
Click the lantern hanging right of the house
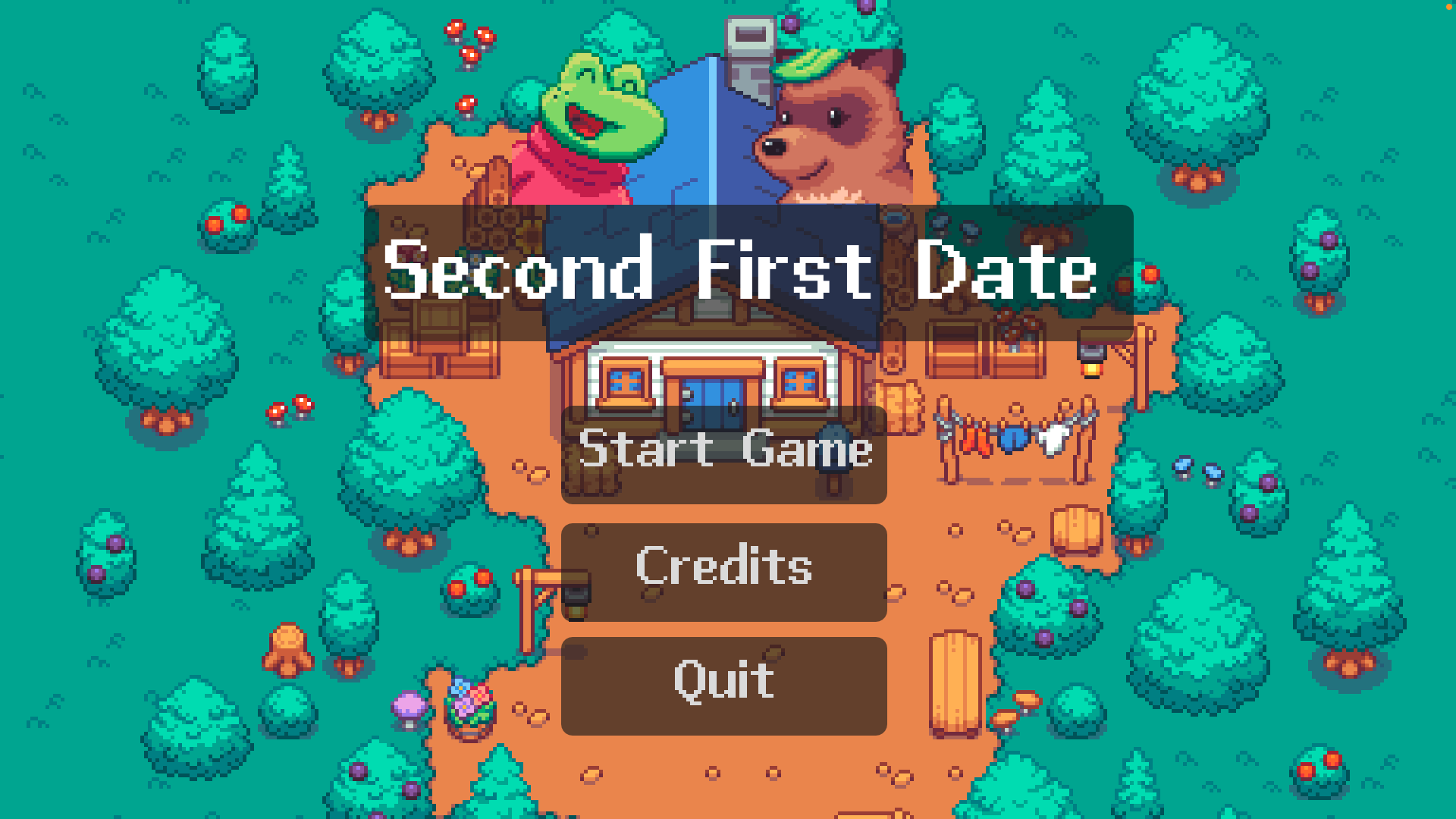point(1090,362)
